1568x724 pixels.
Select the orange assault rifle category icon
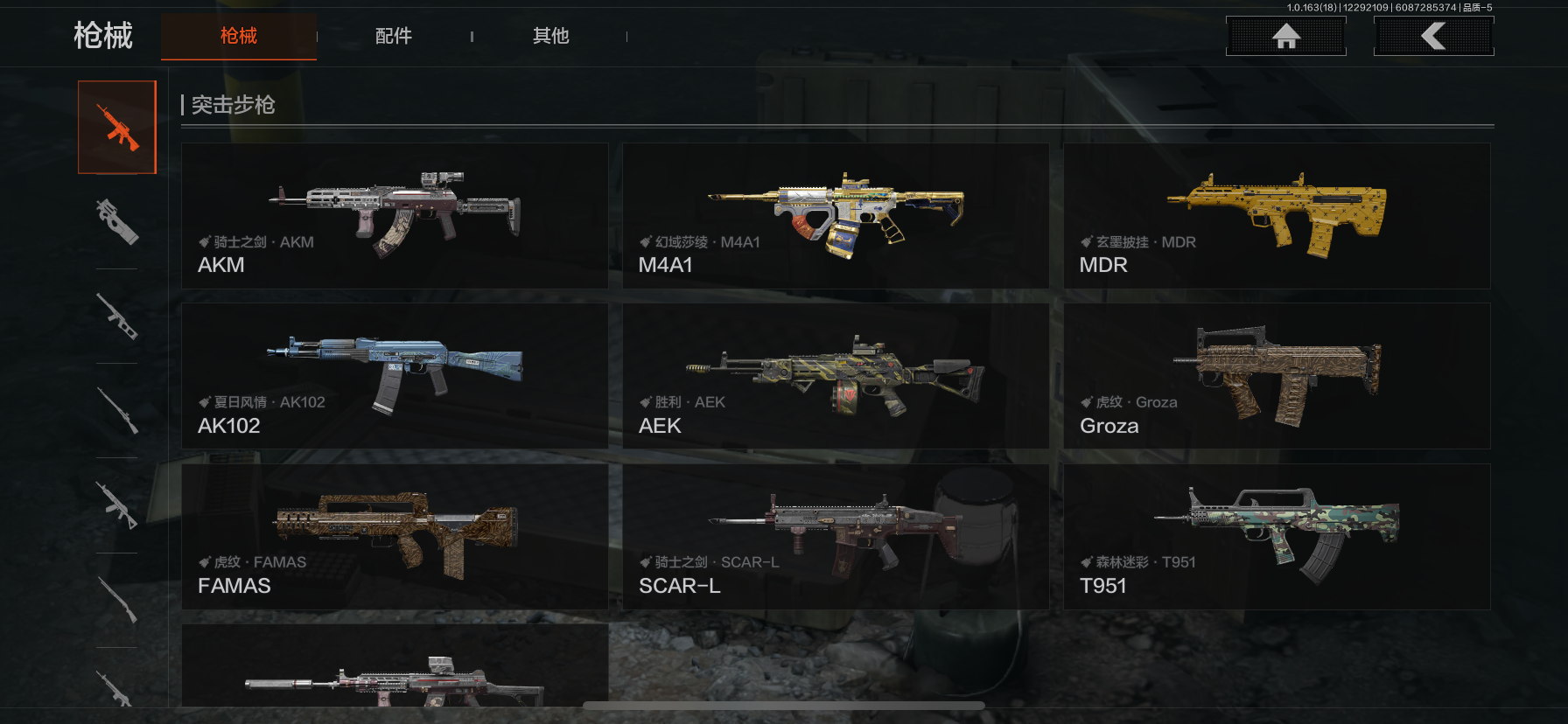pyautogui.click(x=117, y=128)
